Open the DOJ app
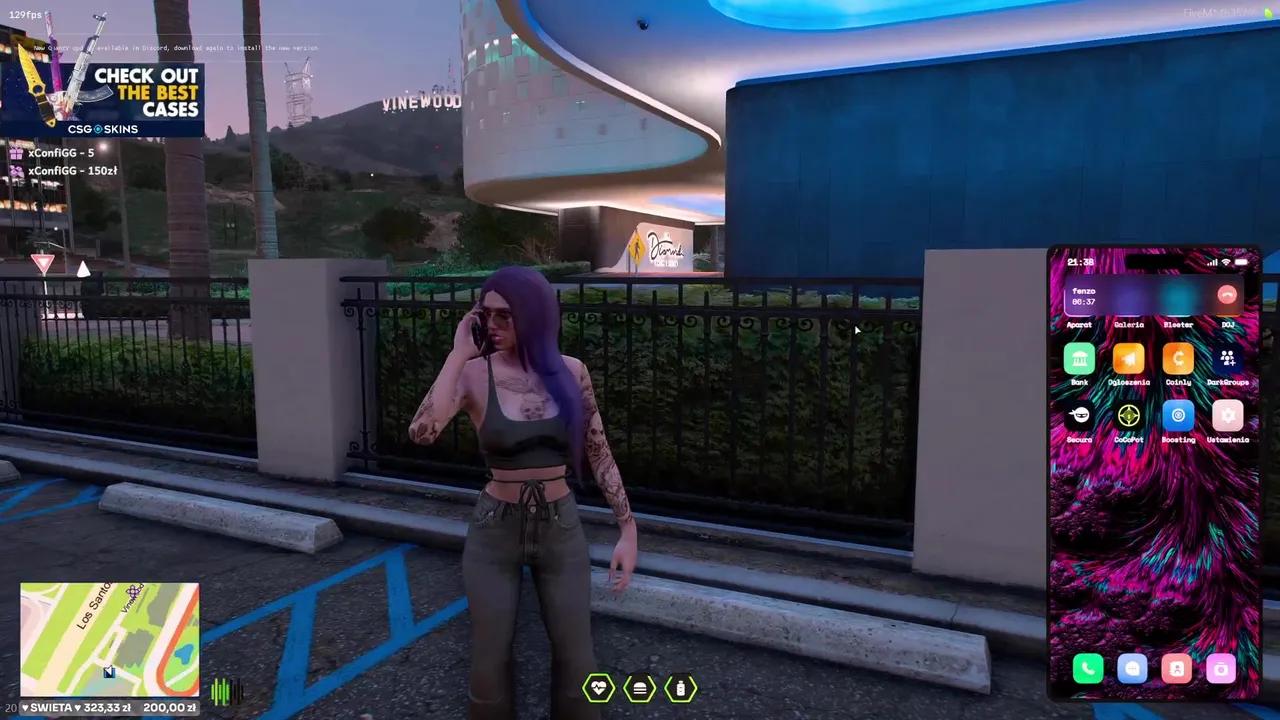 (1228, 310)
